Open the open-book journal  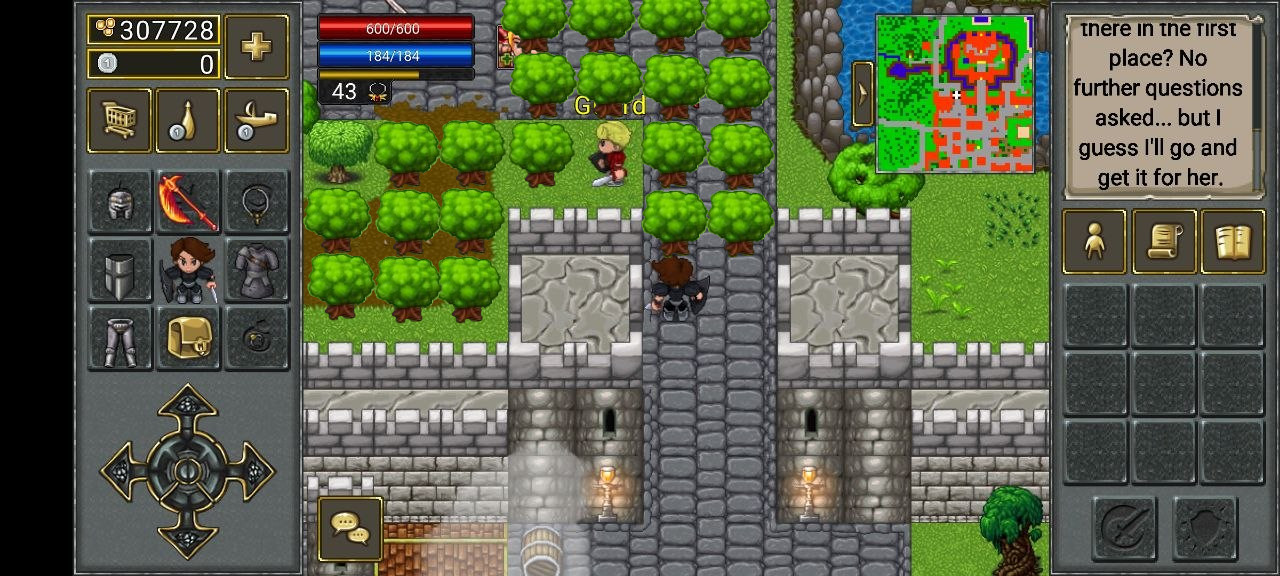pyautogui.click(x=1232, y=241)
